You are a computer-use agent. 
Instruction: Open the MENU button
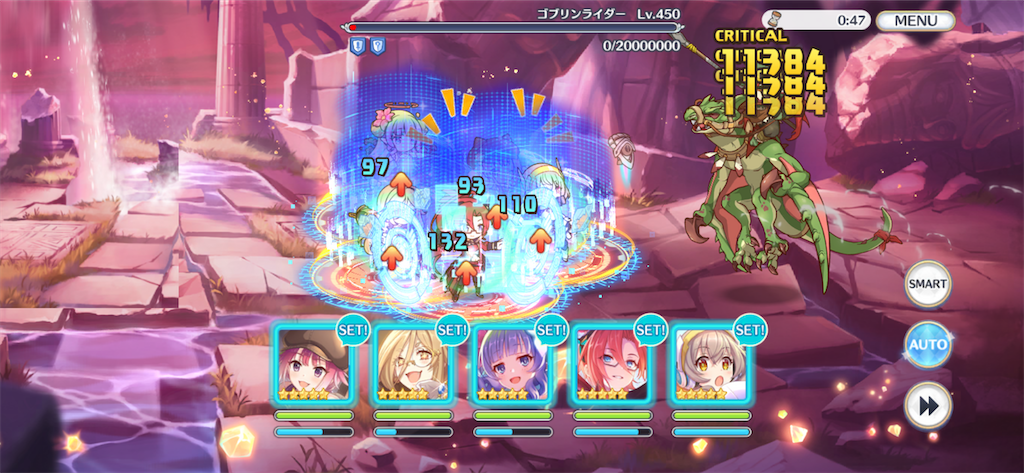914,20
